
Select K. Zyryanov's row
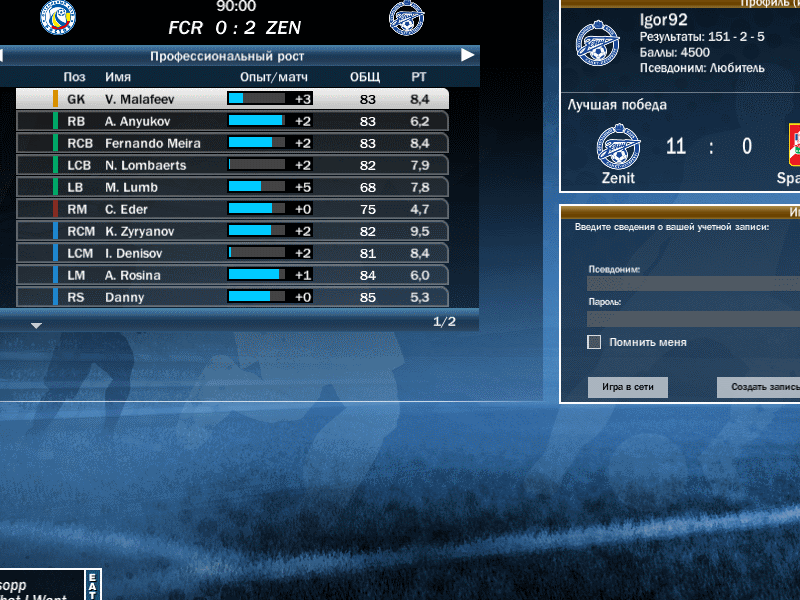(232, 231)
